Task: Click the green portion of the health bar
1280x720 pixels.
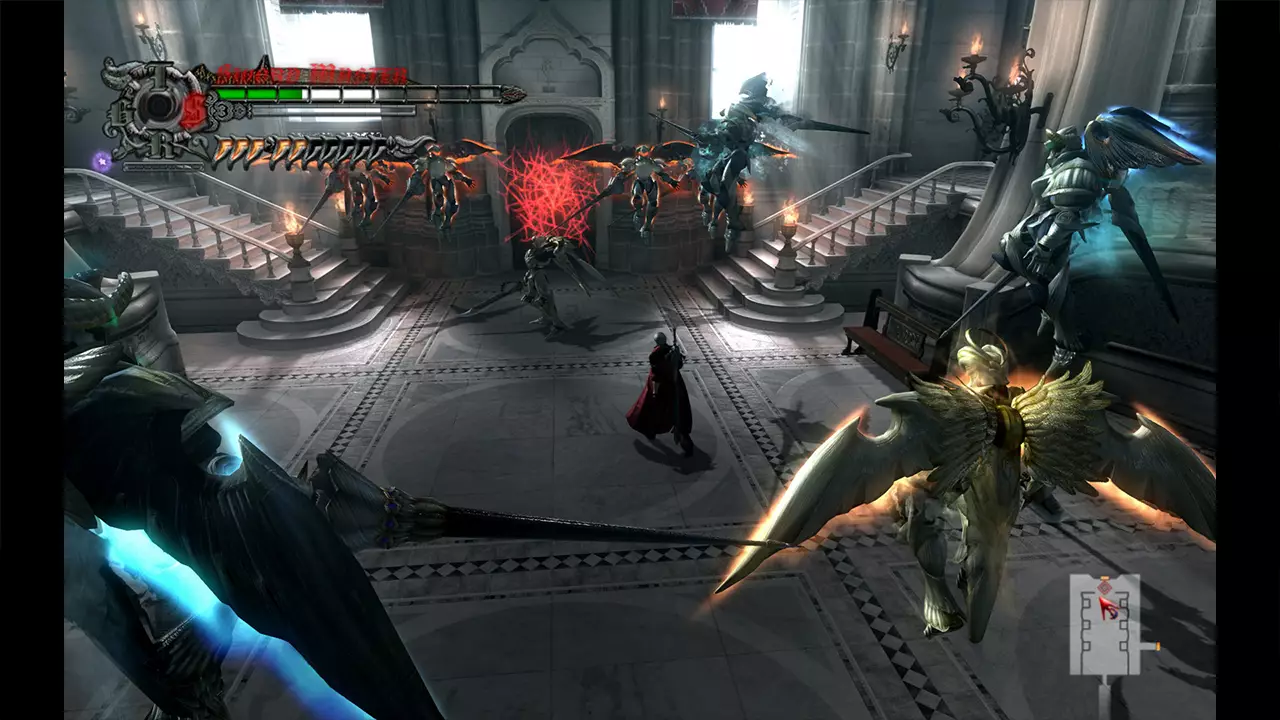Action: [x=259, y=93]
